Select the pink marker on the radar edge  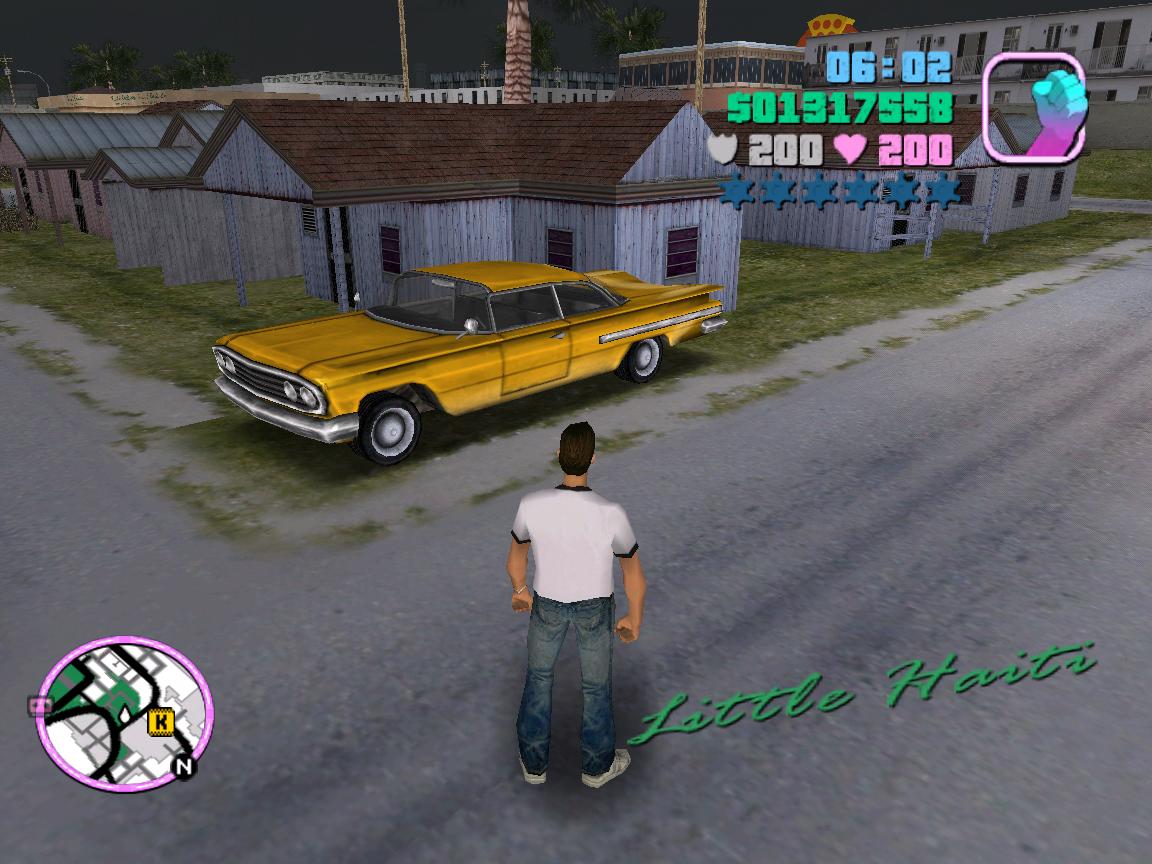point(41,706)
